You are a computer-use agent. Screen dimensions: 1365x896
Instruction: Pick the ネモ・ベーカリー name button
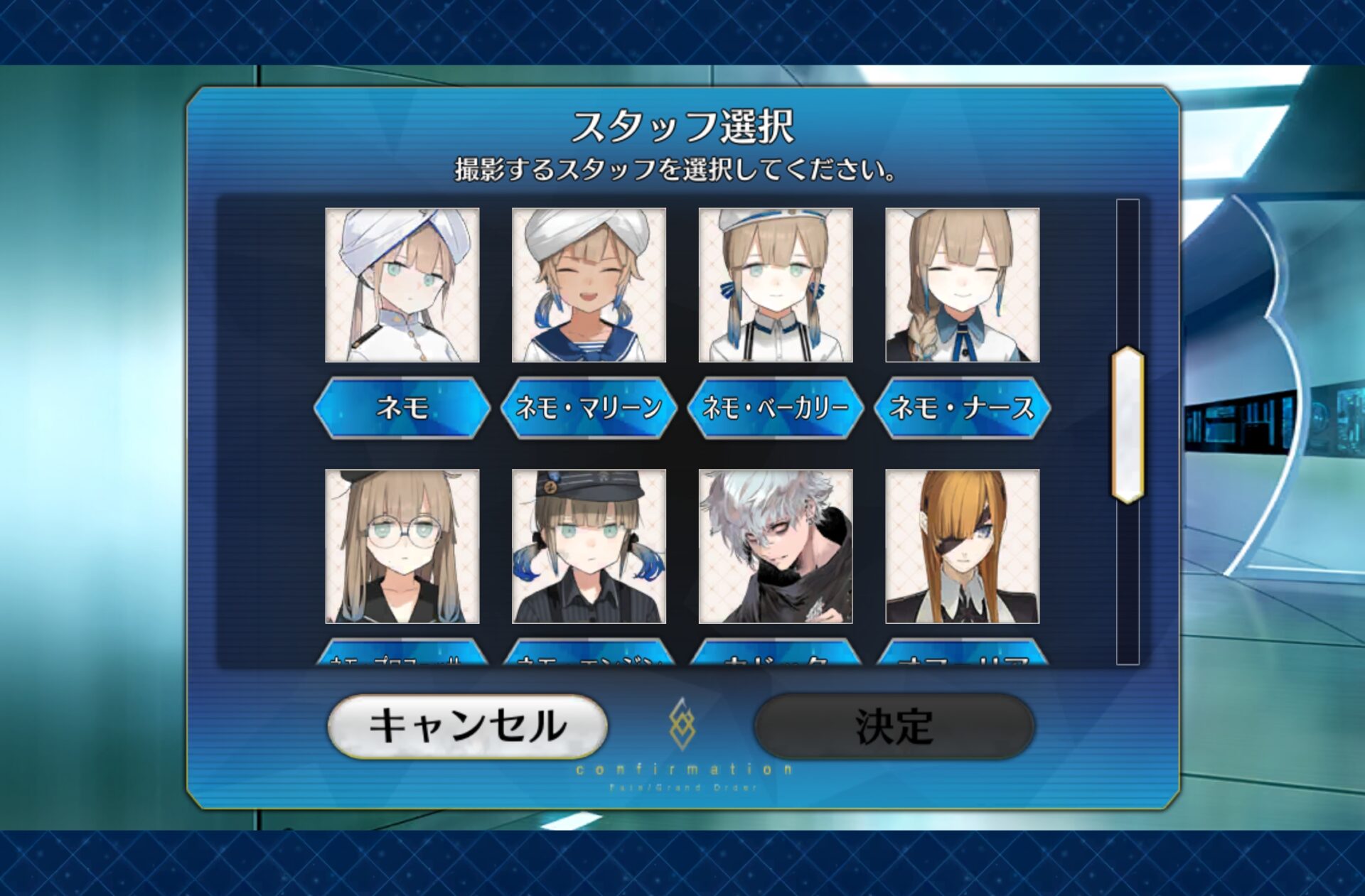(x=776, y=408)
